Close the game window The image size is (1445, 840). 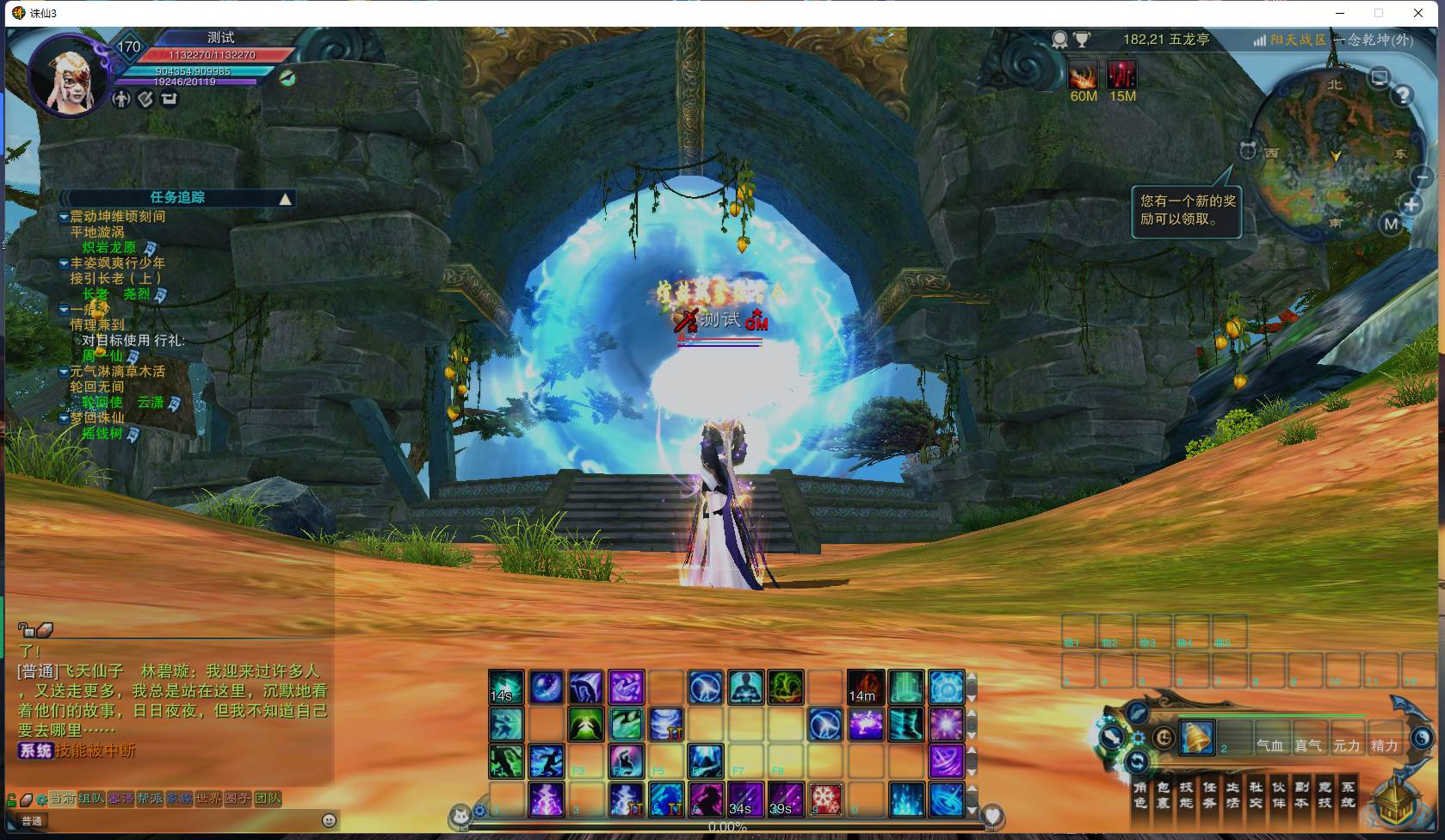click(x=1418, y=13)
